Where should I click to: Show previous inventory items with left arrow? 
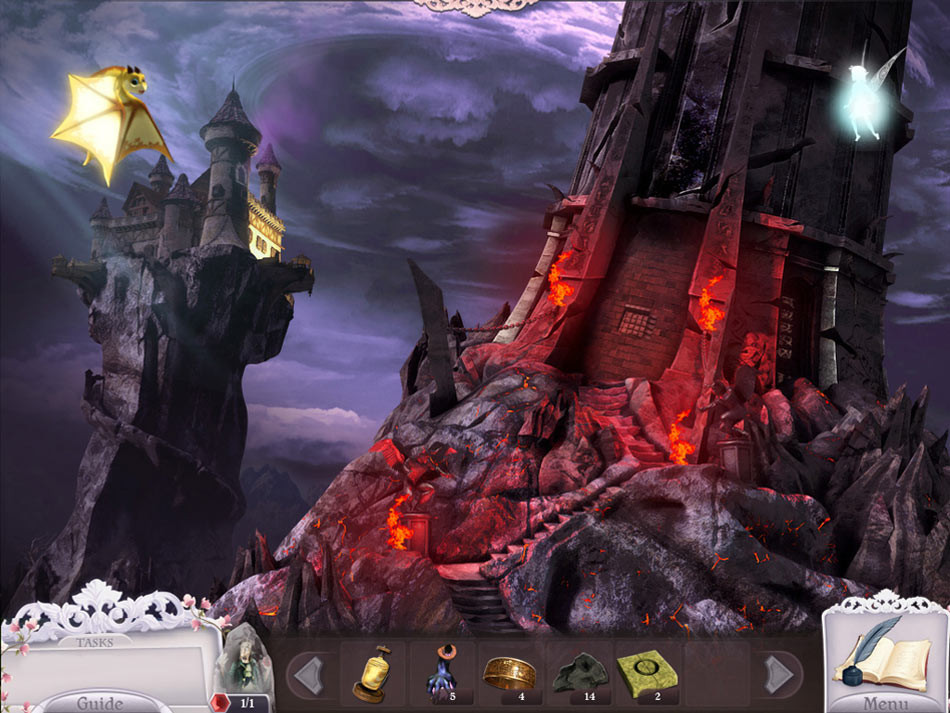(312, 674)
